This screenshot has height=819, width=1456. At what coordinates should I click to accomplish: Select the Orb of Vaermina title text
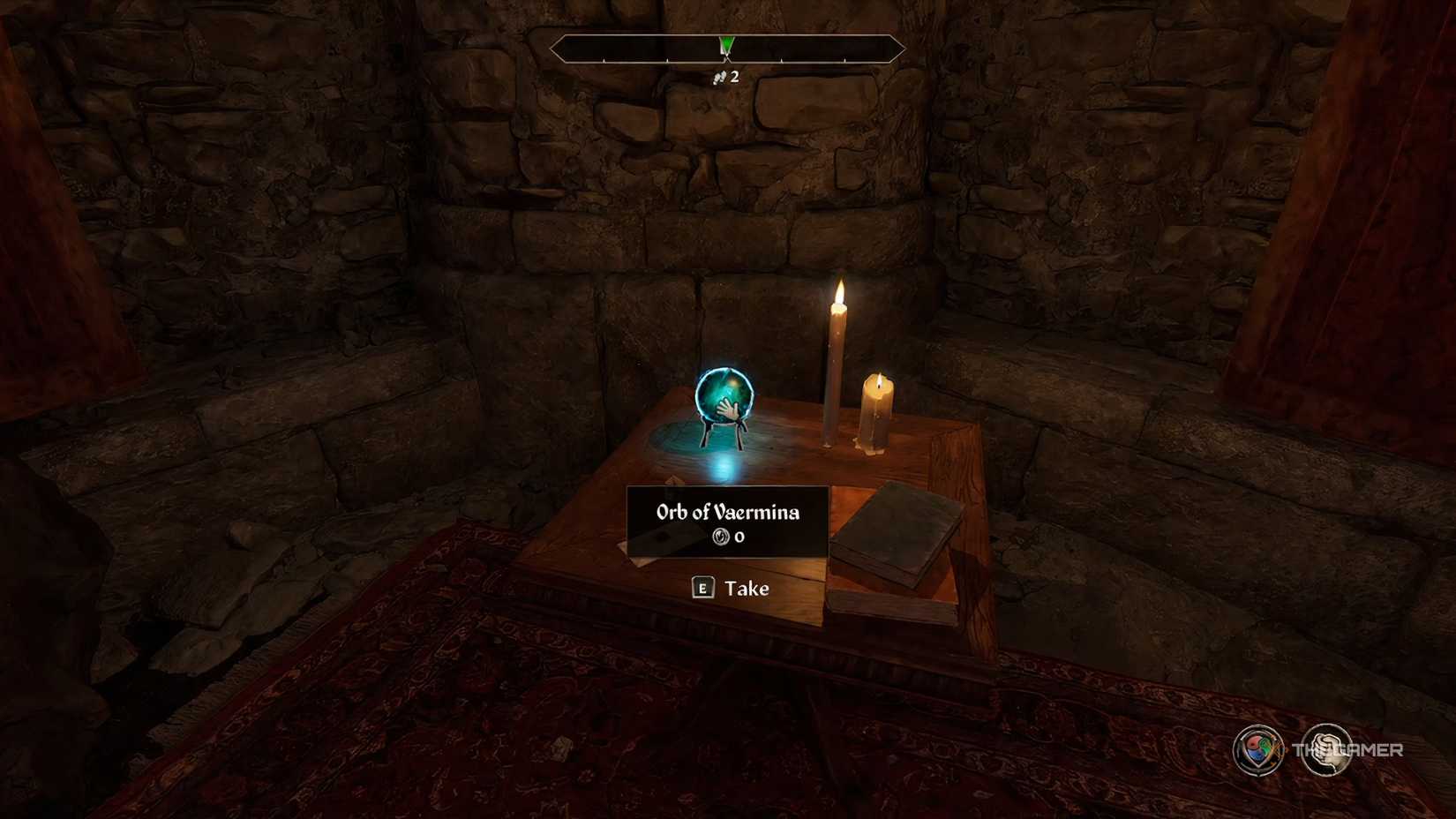click(727, 510)
